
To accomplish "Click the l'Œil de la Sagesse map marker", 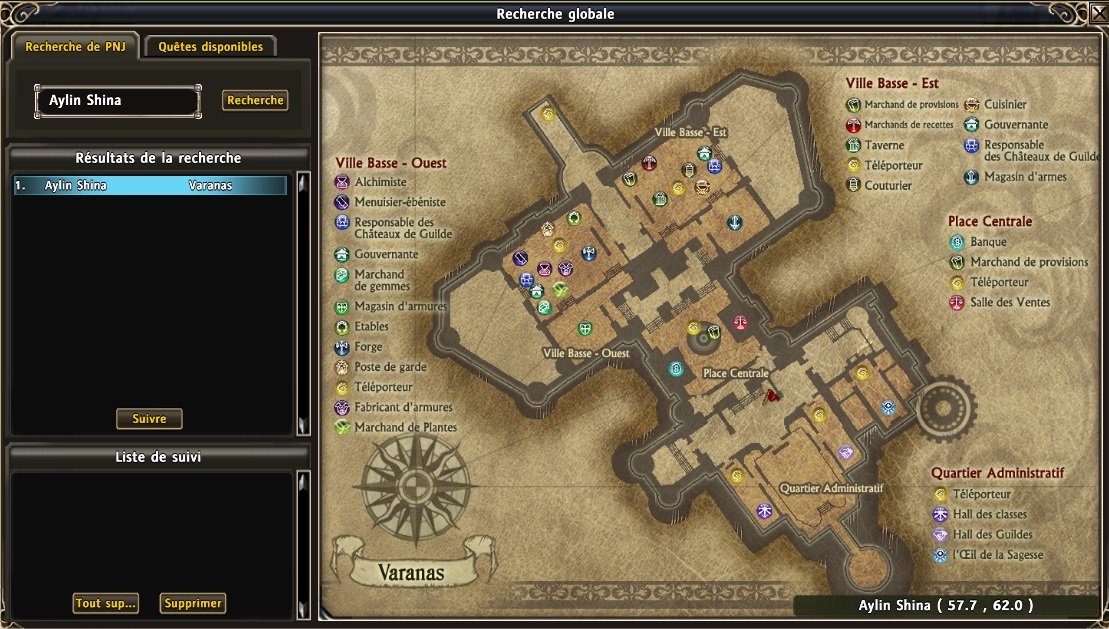I will [888, 407].
